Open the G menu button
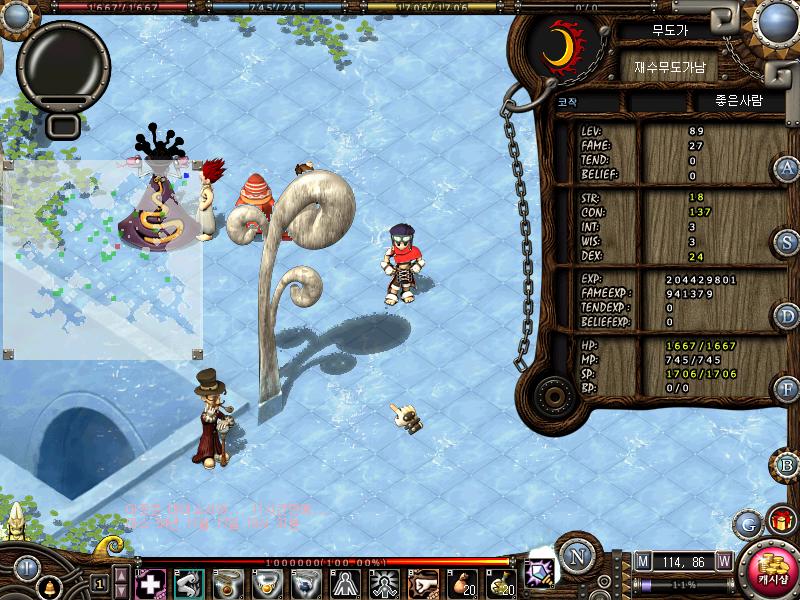The width and height of the screenshot is (800, 600). click(x=748, y=523)
